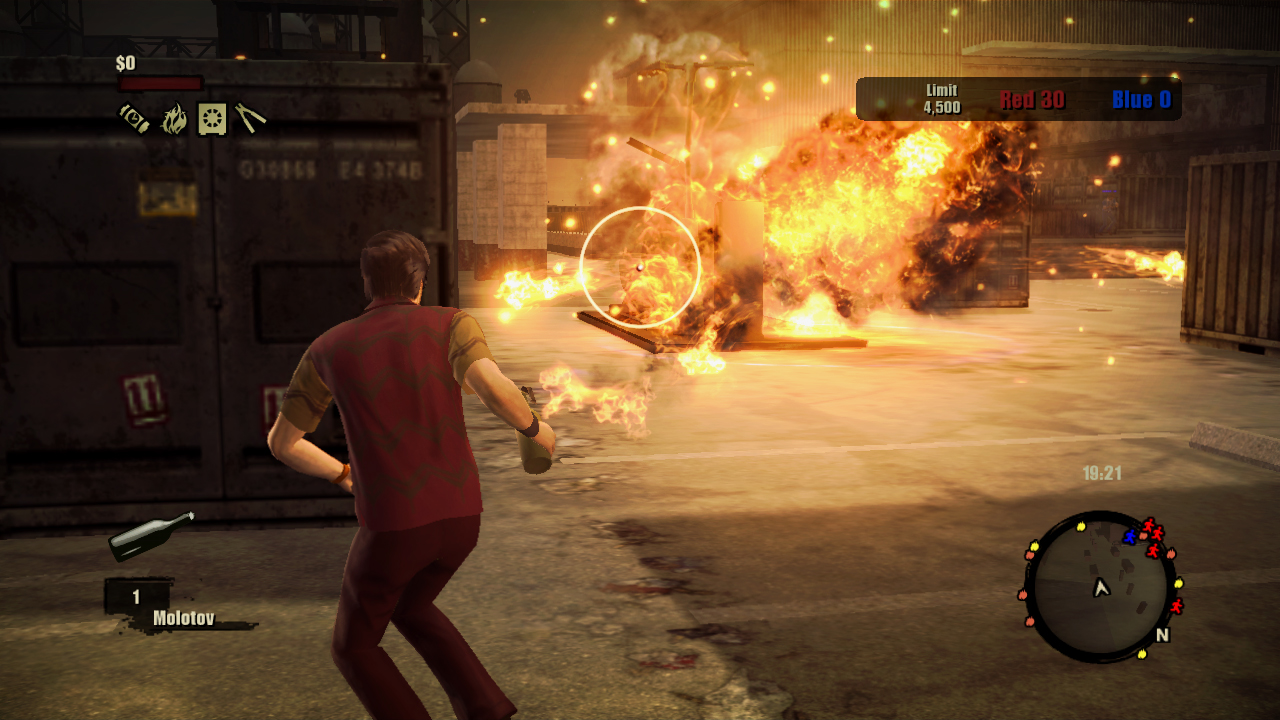The height and width of the screenshot is (720, 1280).
Task: Select the Molotov bottle weapon icon
Action: [x=151, y=536]
